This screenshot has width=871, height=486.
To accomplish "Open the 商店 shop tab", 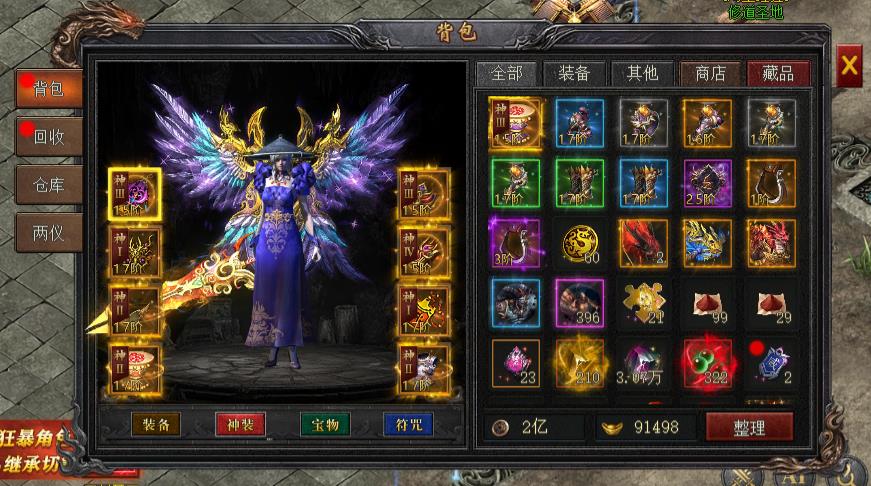I will pyautogui.click(x=710, y=73).
